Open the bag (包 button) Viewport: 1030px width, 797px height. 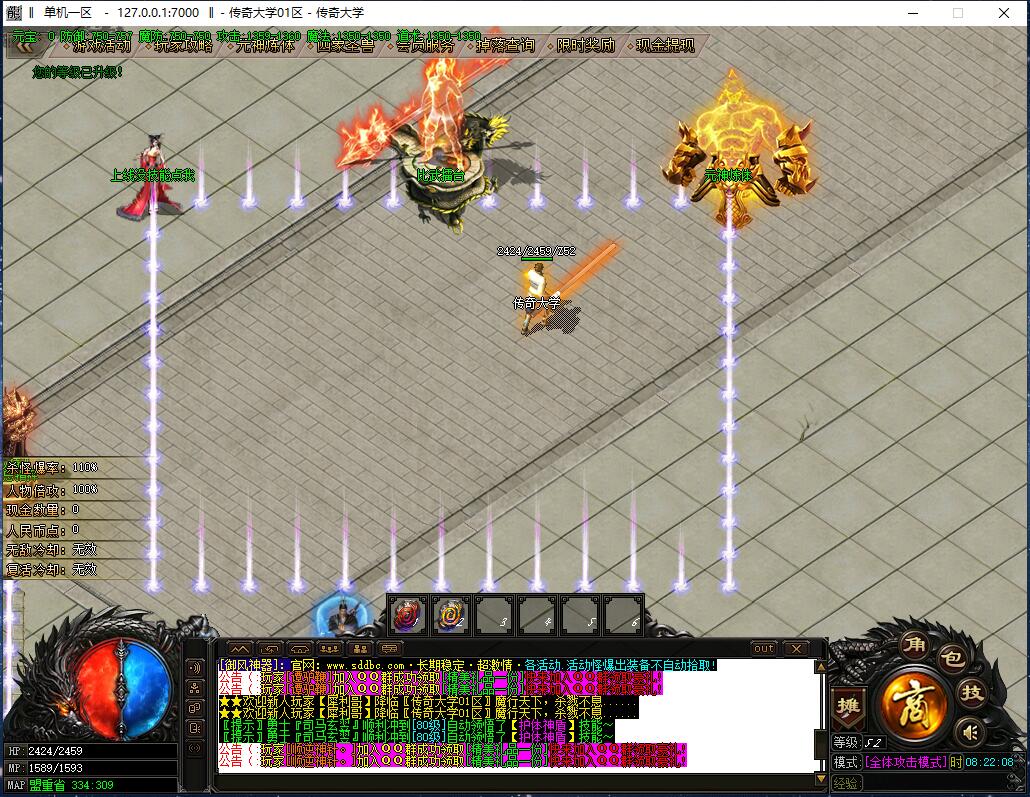[952, 658]
